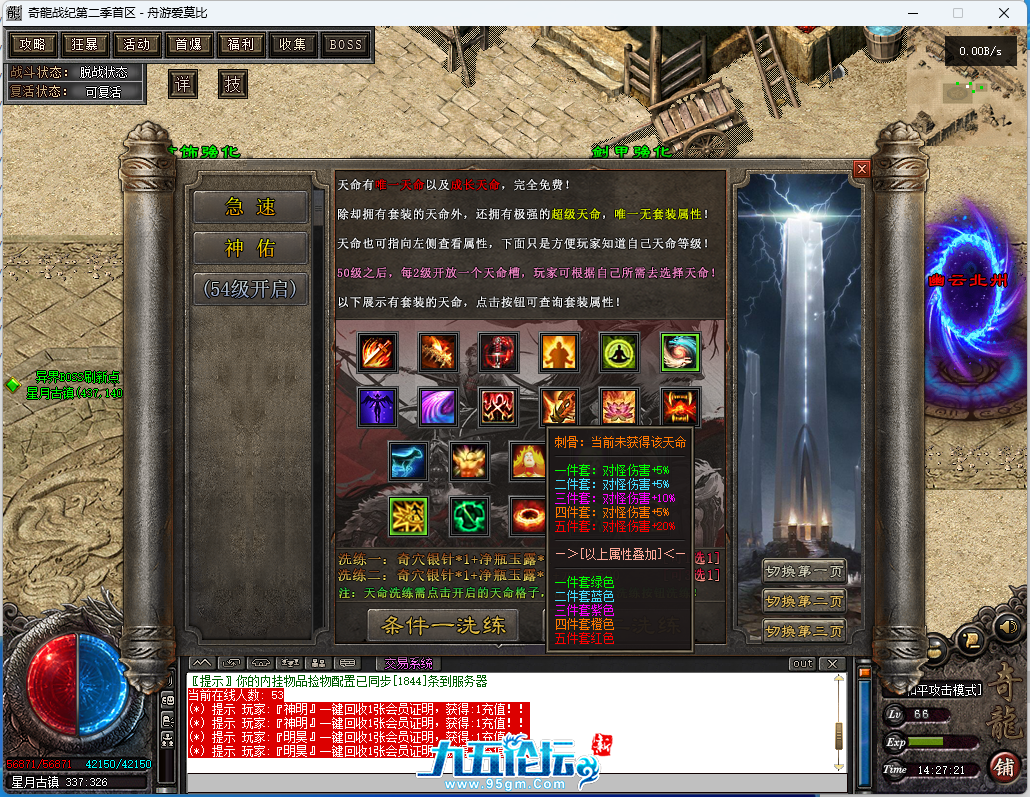Maximize the game window

[958, 13]
